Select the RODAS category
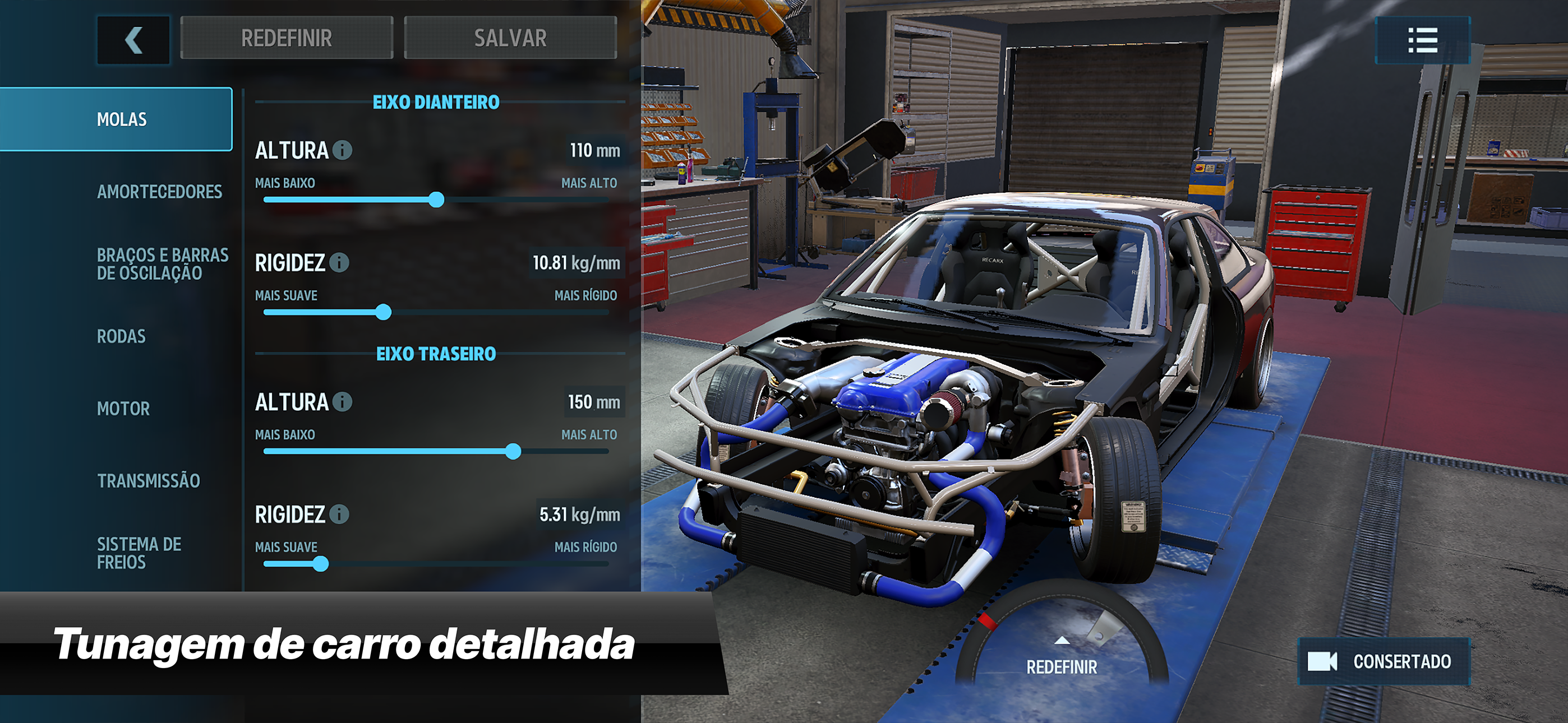The height and width of the screenshot is (723, 1568). (x=120, y=336)
